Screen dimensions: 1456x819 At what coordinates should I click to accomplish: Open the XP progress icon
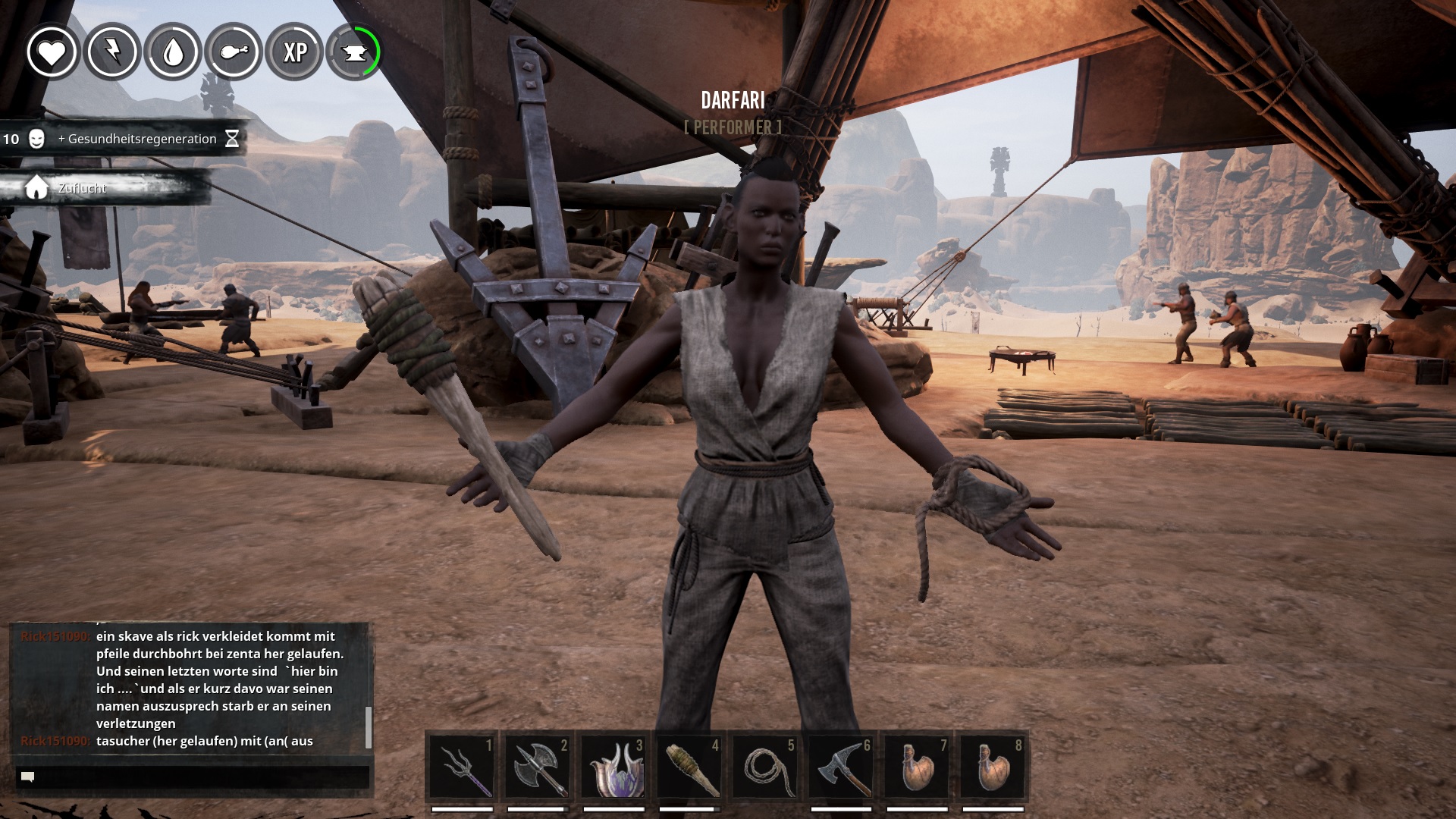[294, 52]
